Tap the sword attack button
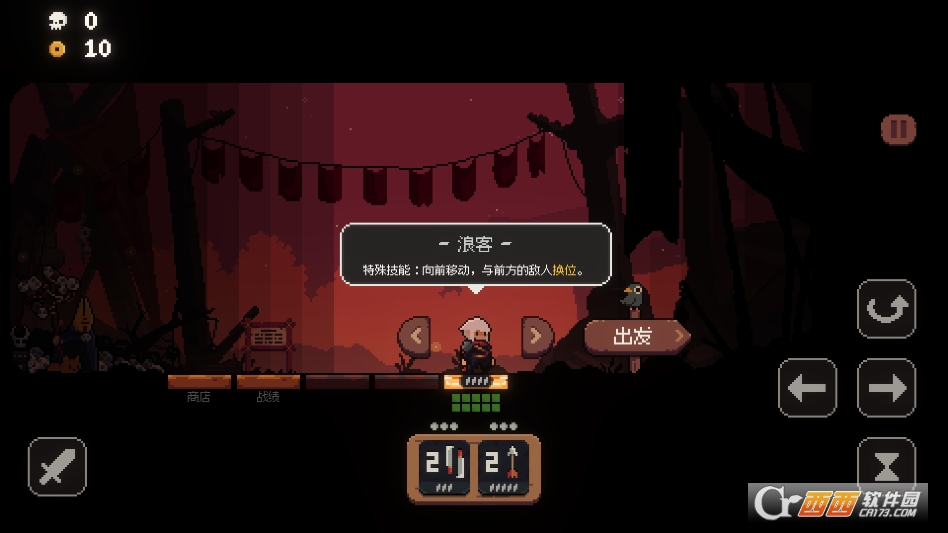Image resolution: width=948 pixels, height=533 pixels. click(57, 467)
